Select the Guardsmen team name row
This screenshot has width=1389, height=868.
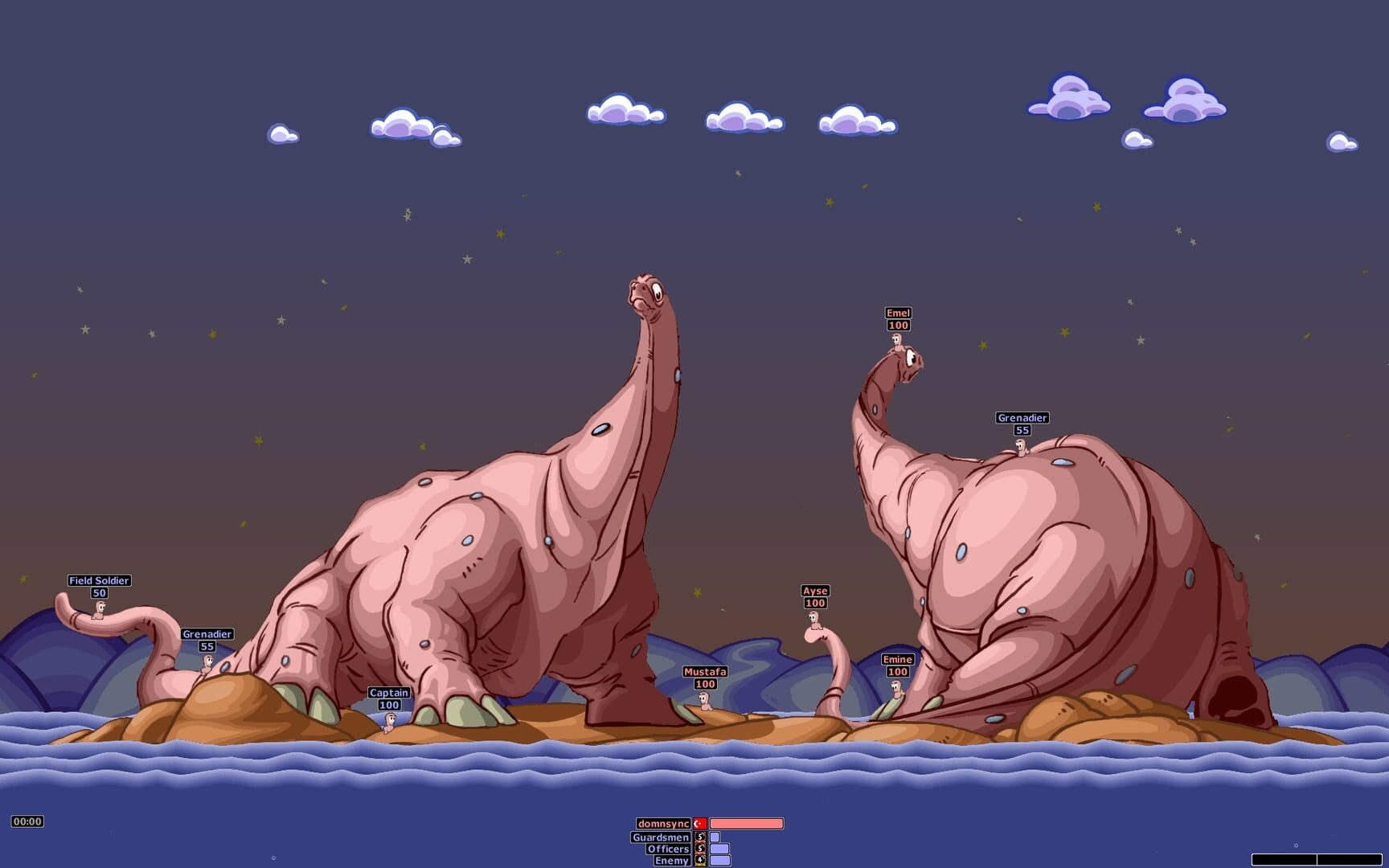pos(661,837)
